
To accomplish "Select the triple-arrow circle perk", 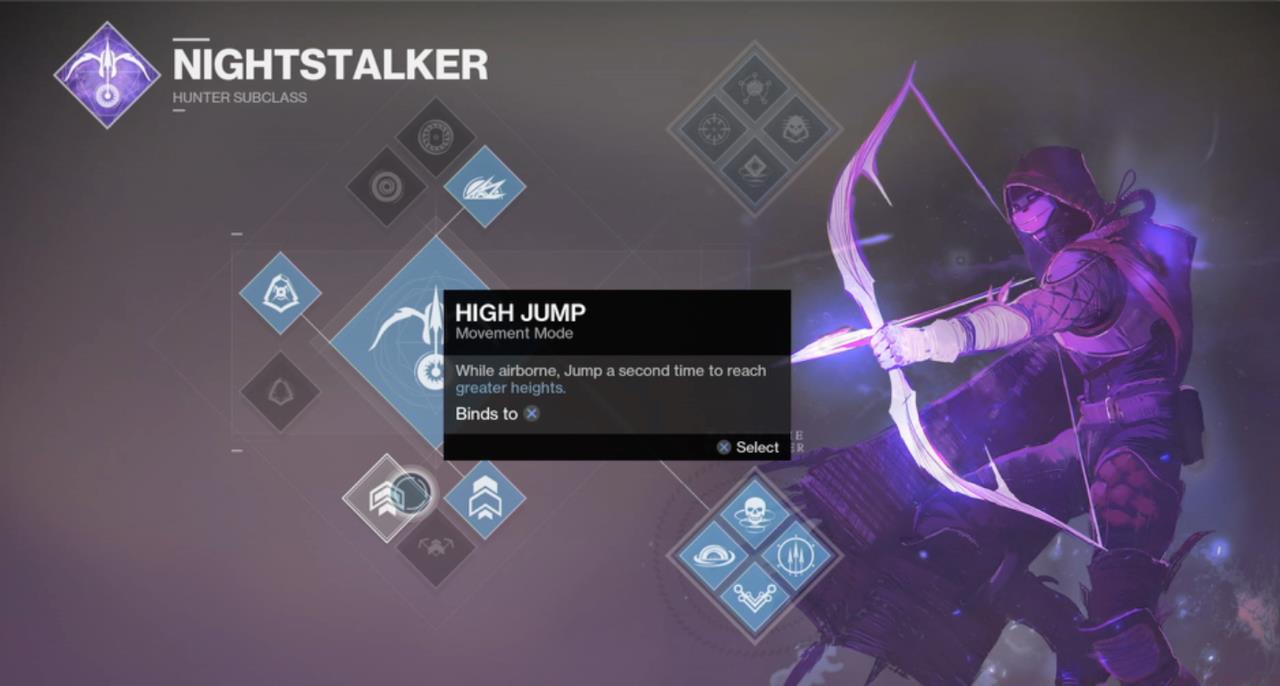I will click(800, 557).
